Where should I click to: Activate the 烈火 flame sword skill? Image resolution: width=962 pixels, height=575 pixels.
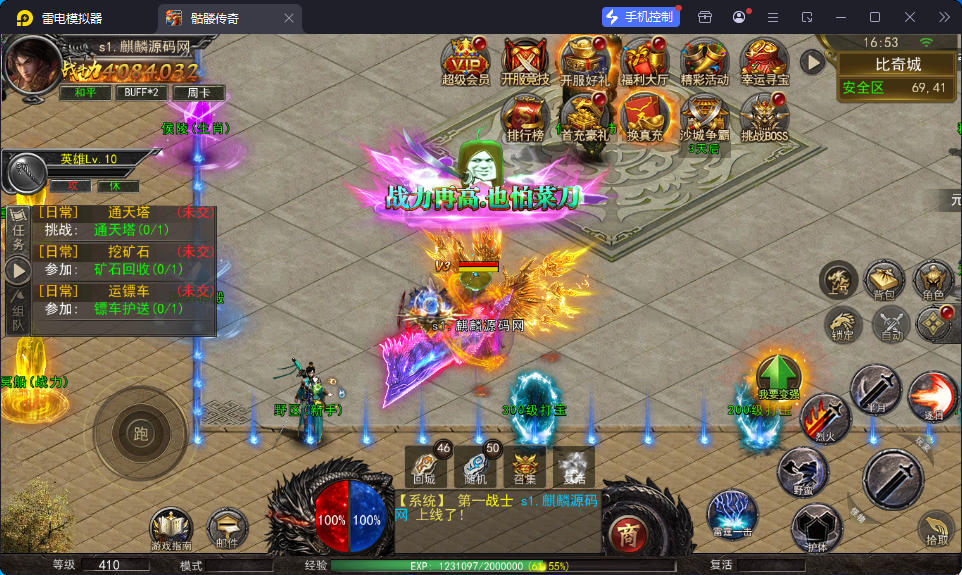824,418
